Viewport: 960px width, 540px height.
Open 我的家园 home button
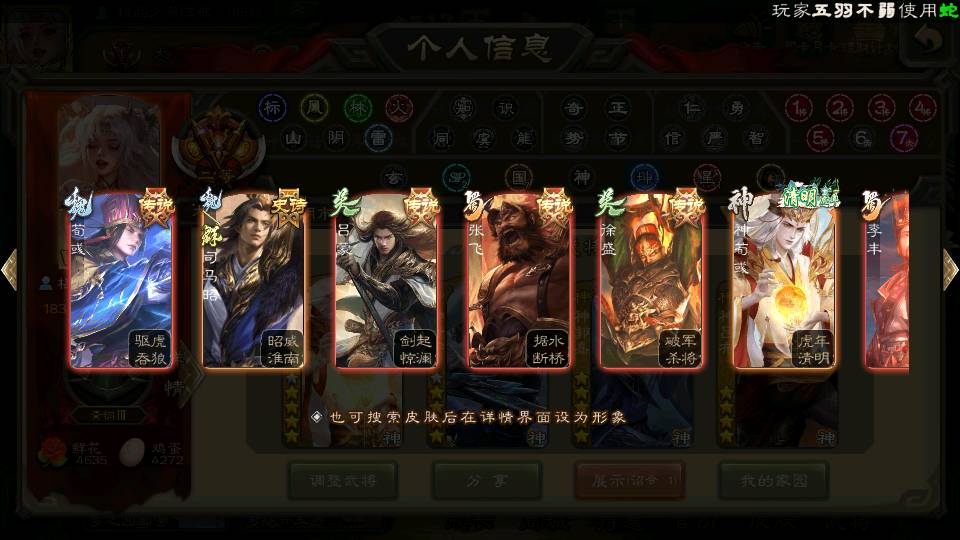(772, 481)
